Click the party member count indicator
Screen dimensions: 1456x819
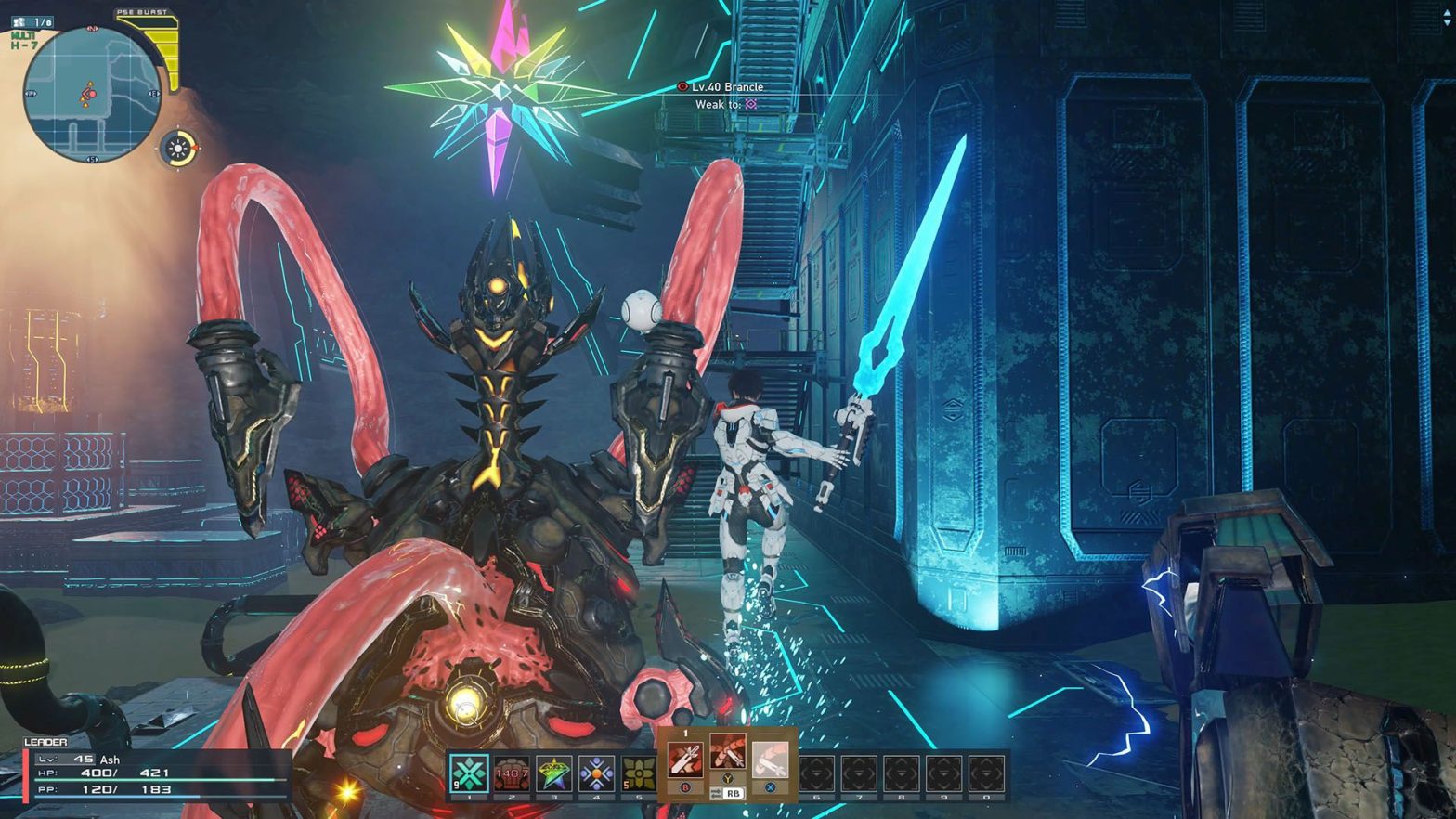33,21
